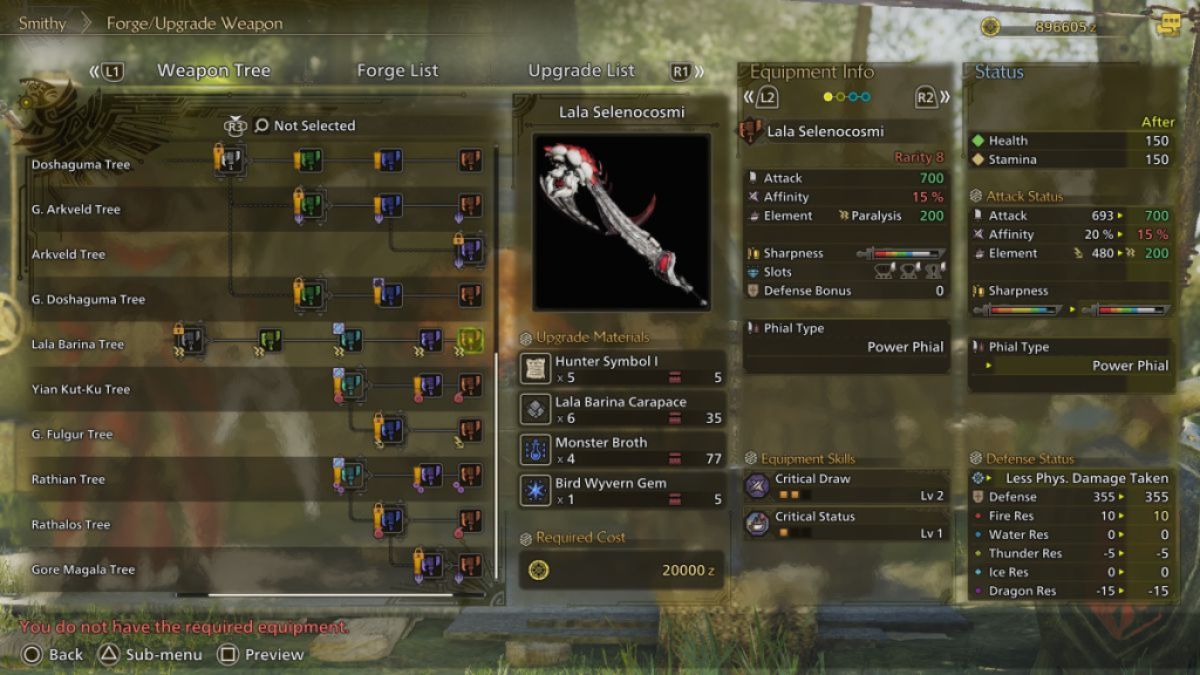Select the G. Arkveld Tree row
The width and height of the screenshot is (1200, 675).
pyautogui.click(x=76, y=210)
